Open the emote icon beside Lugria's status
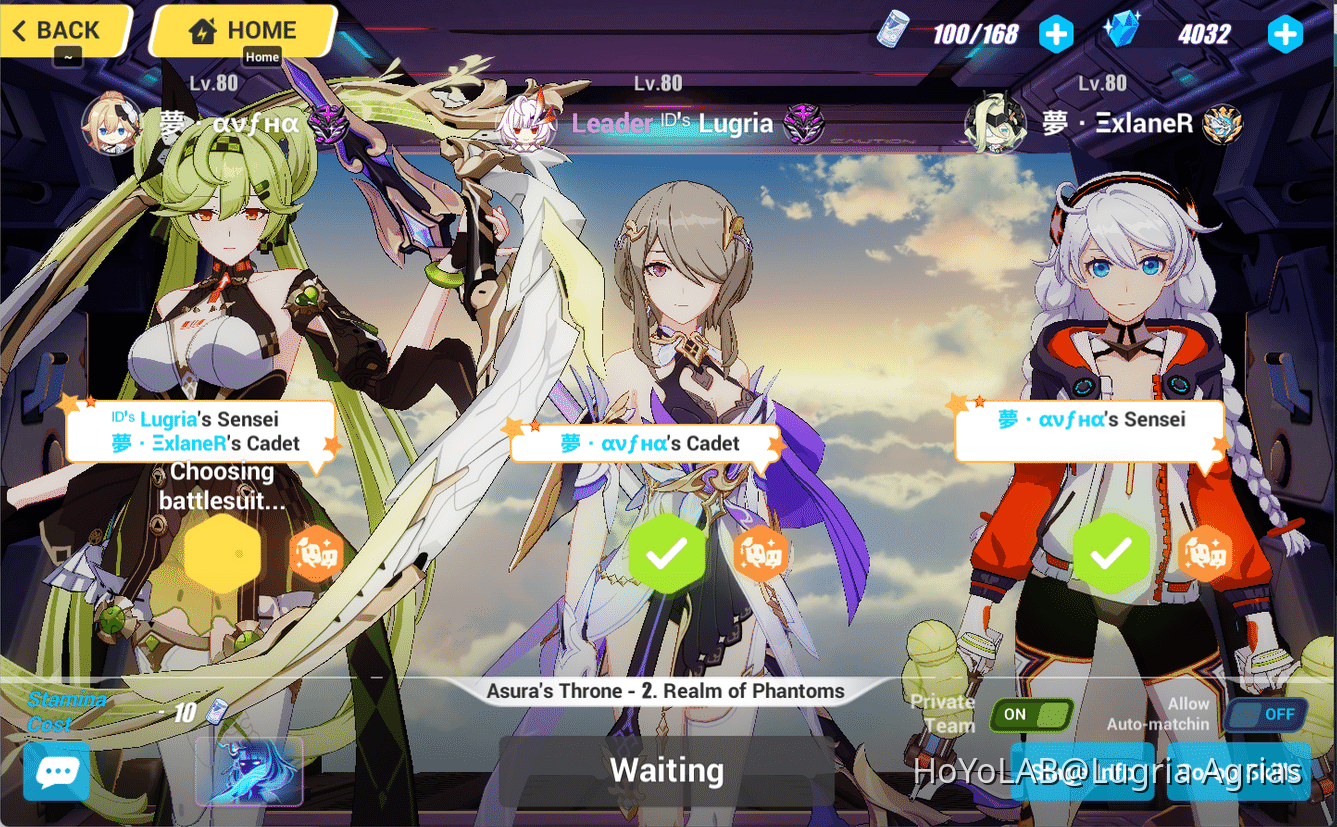The height and width of the screenshot is (827, 1337). click(762, 551)
